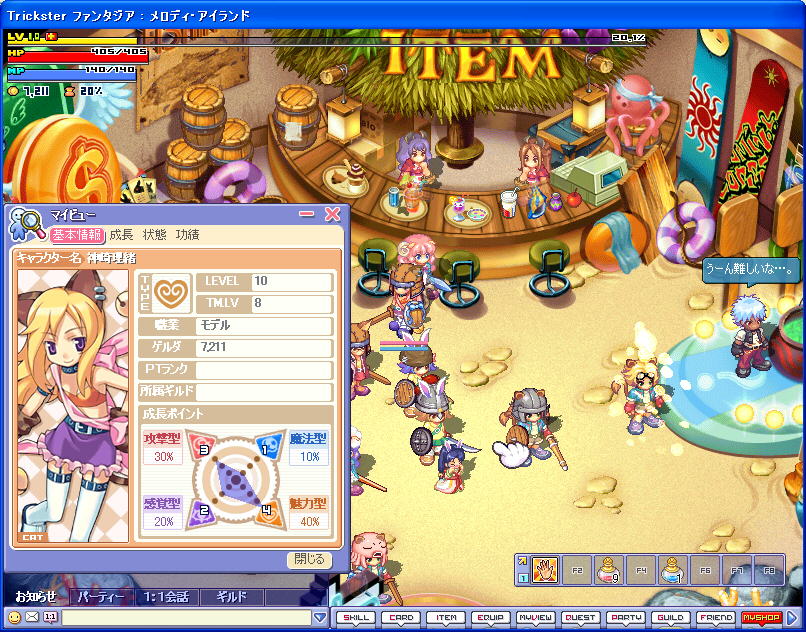Show the 功績 tab

tap(187, 235)
